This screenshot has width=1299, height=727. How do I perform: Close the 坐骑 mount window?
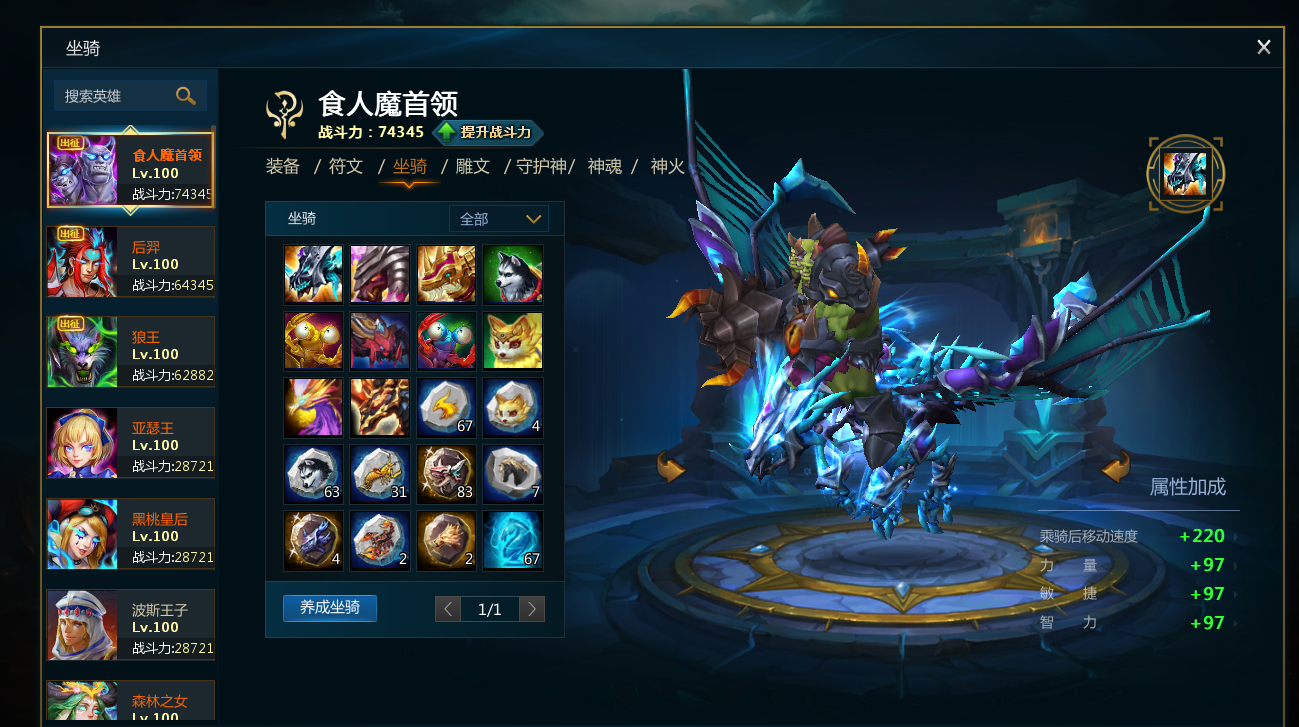coord(1264,47)
